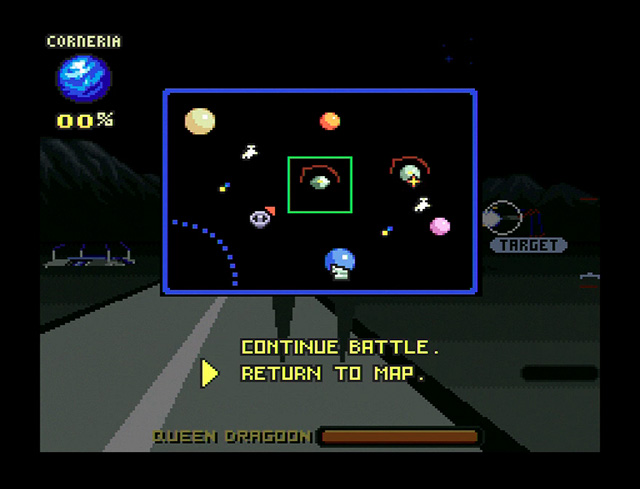640x489 pixels.
Task: Click the planet inside the green selection box
Action: [x=320, y=182]
